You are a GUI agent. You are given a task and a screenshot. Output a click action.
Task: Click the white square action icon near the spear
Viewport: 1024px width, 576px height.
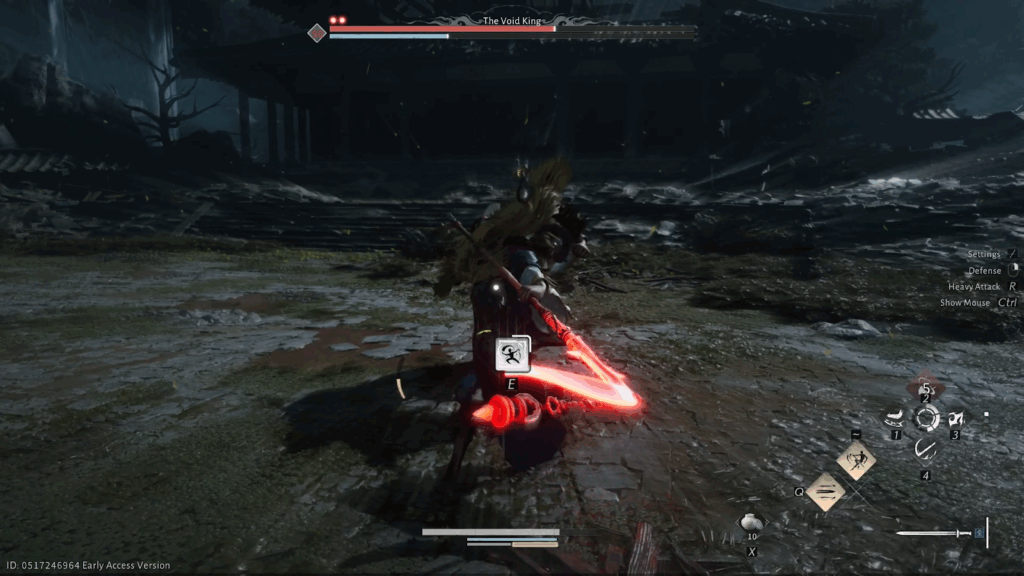click(512, 353)
